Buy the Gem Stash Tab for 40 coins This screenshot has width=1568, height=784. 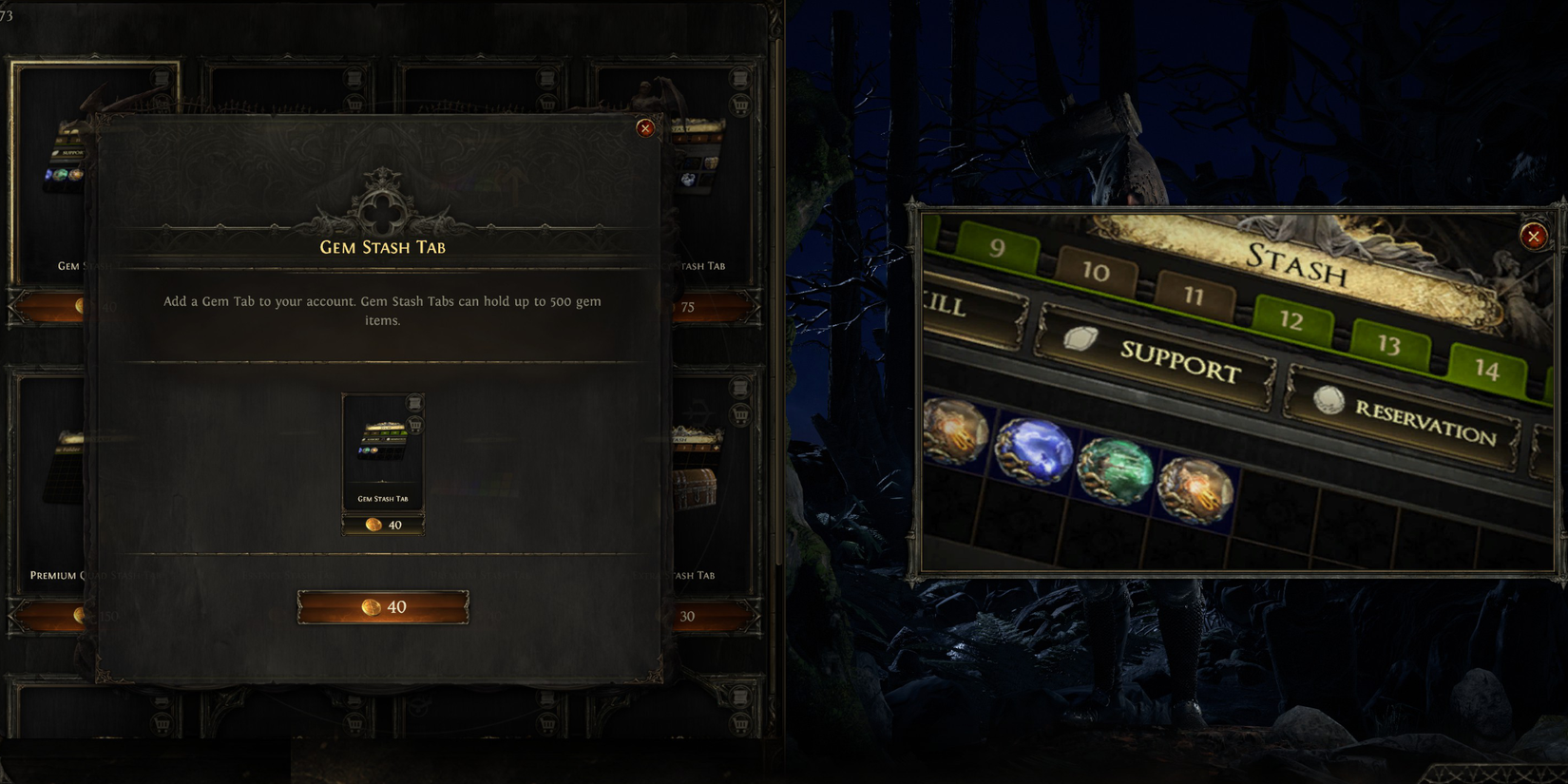385,606
